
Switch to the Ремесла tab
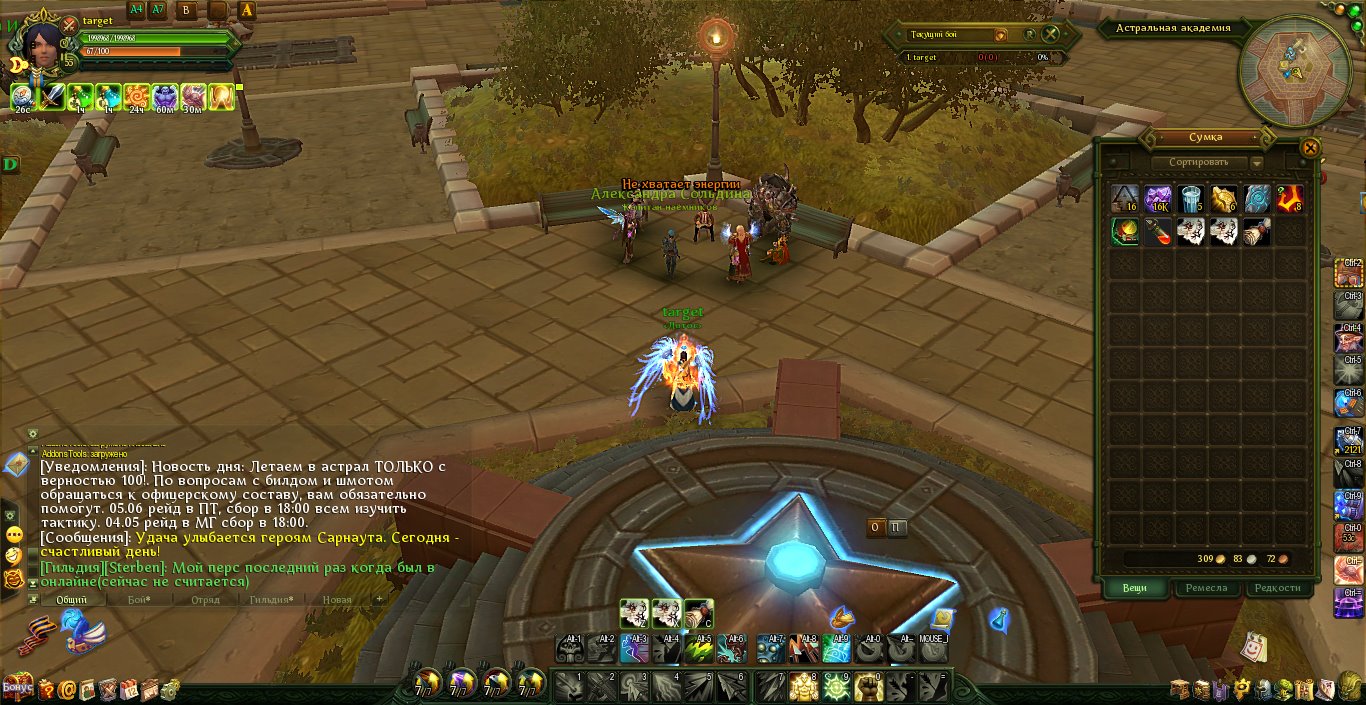click(1206, 588)
